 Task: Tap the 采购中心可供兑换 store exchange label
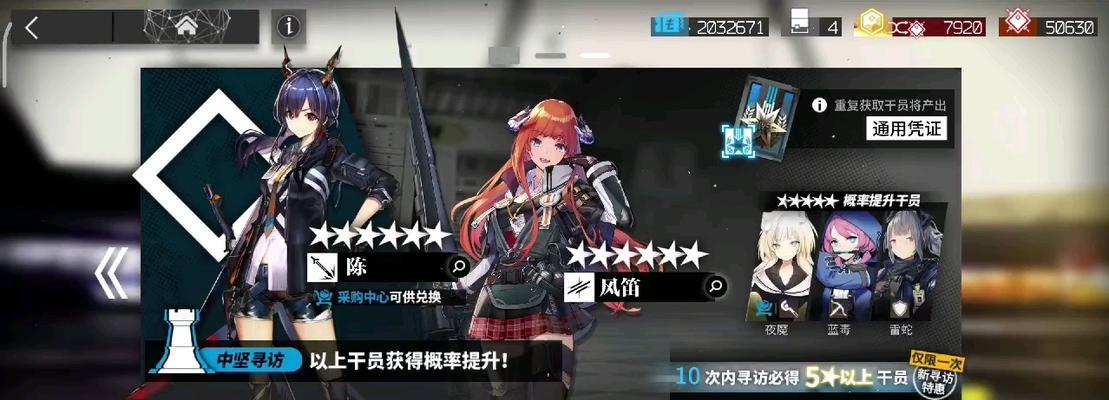pos(387,297)
